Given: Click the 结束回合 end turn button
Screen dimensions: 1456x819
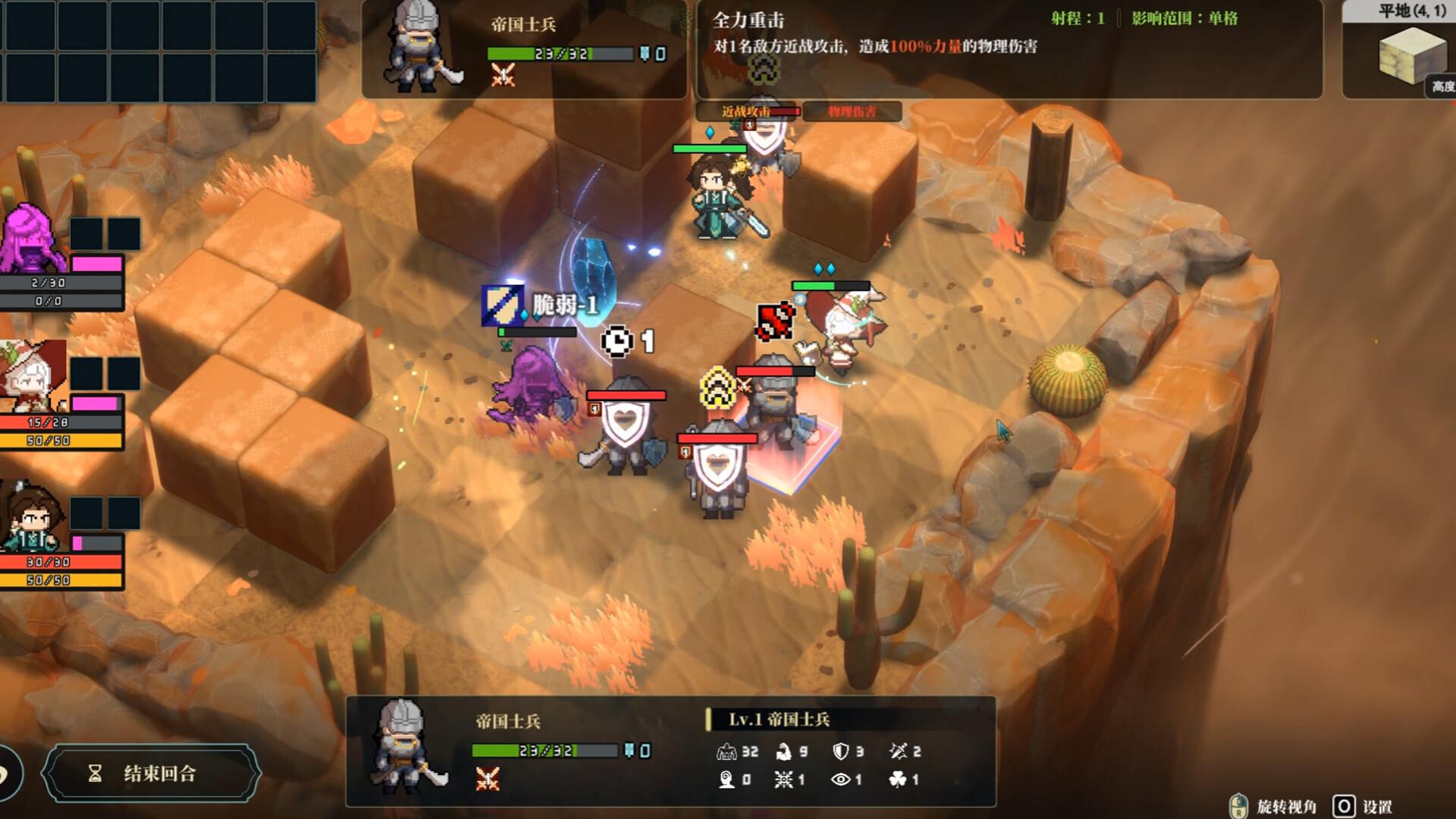Looking at the screenshot, I should click(x=152, y=773).
